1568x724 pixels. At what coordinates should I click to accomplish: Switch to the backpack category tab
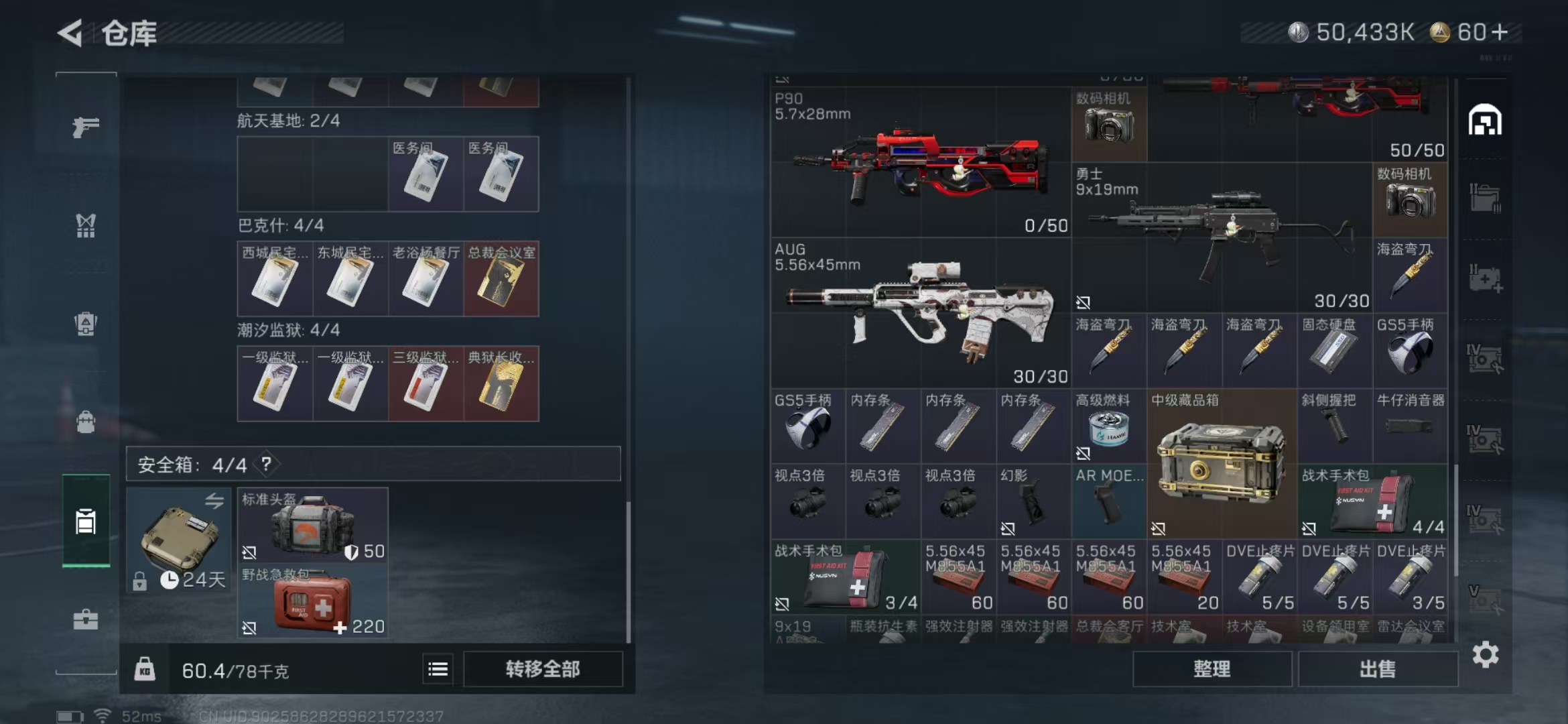click(86, 422)
